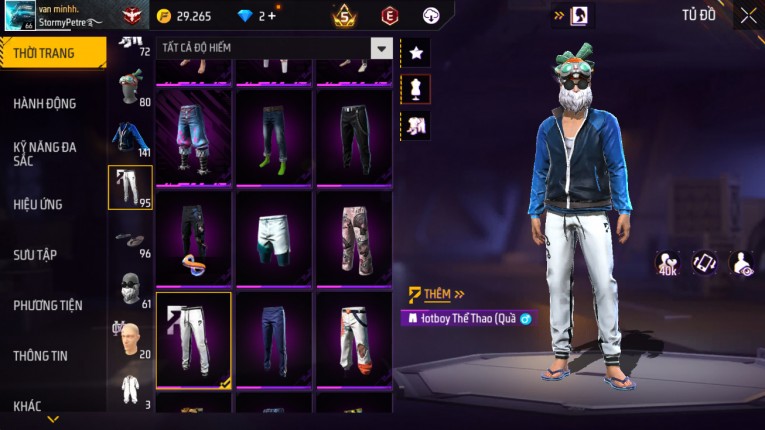Close the wardrobe with the X
Image resolution: width=765 pixels, height=430 pixels.
[x=748, y=15]
